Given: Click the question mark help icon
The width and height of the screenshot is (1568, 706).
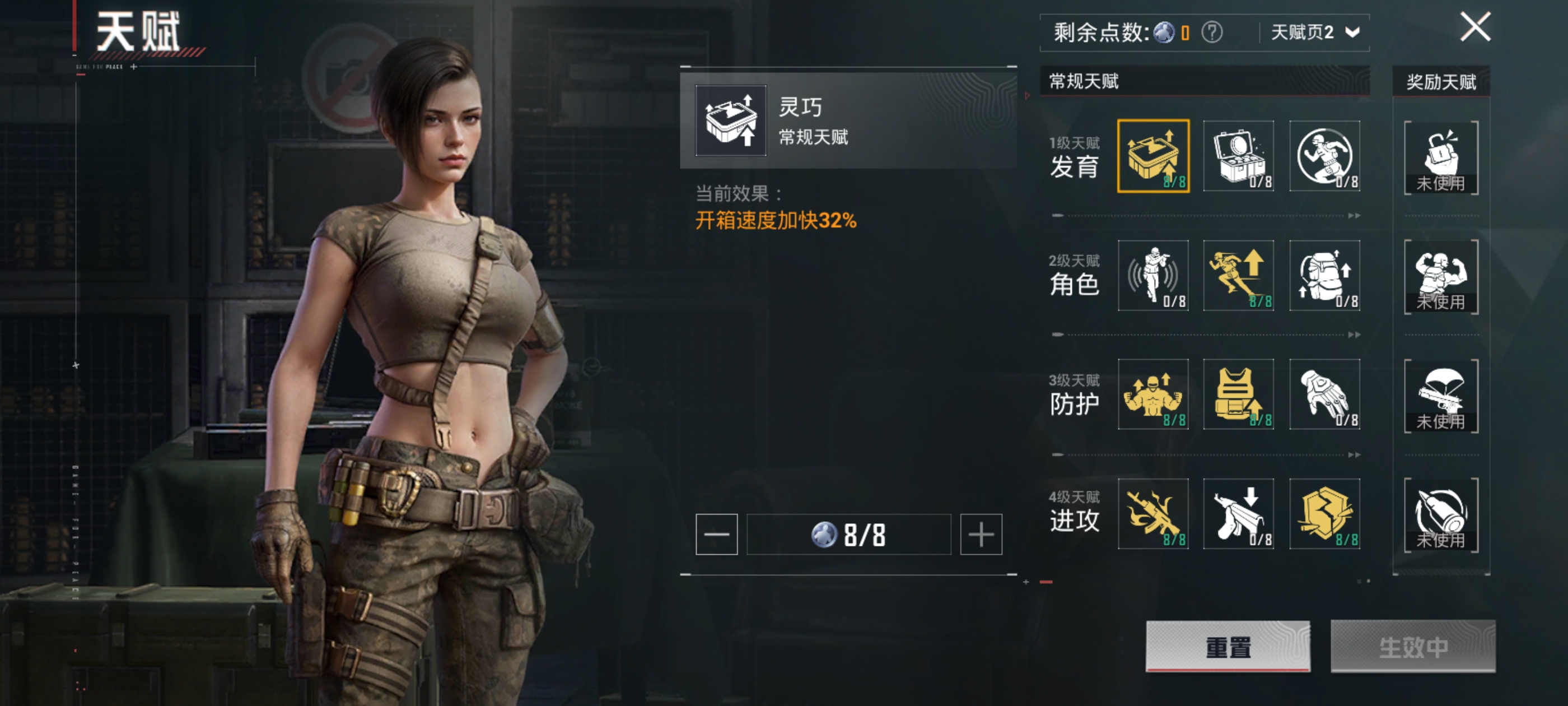Looking at the screenshot, I should pos(1211,32).
